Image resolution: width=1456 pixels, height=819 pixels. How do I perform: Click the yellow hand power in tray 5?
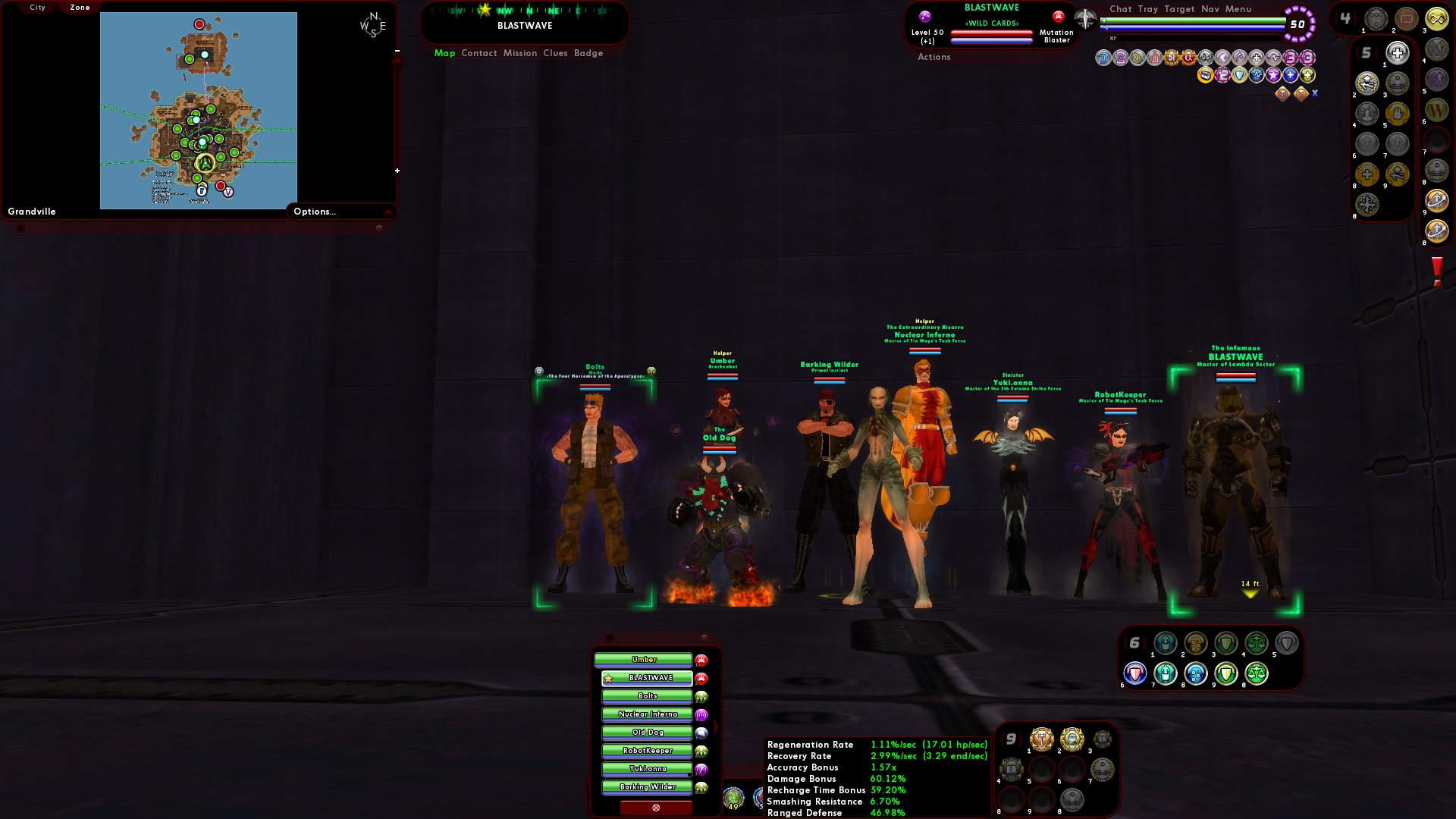tap(1398, 112)
